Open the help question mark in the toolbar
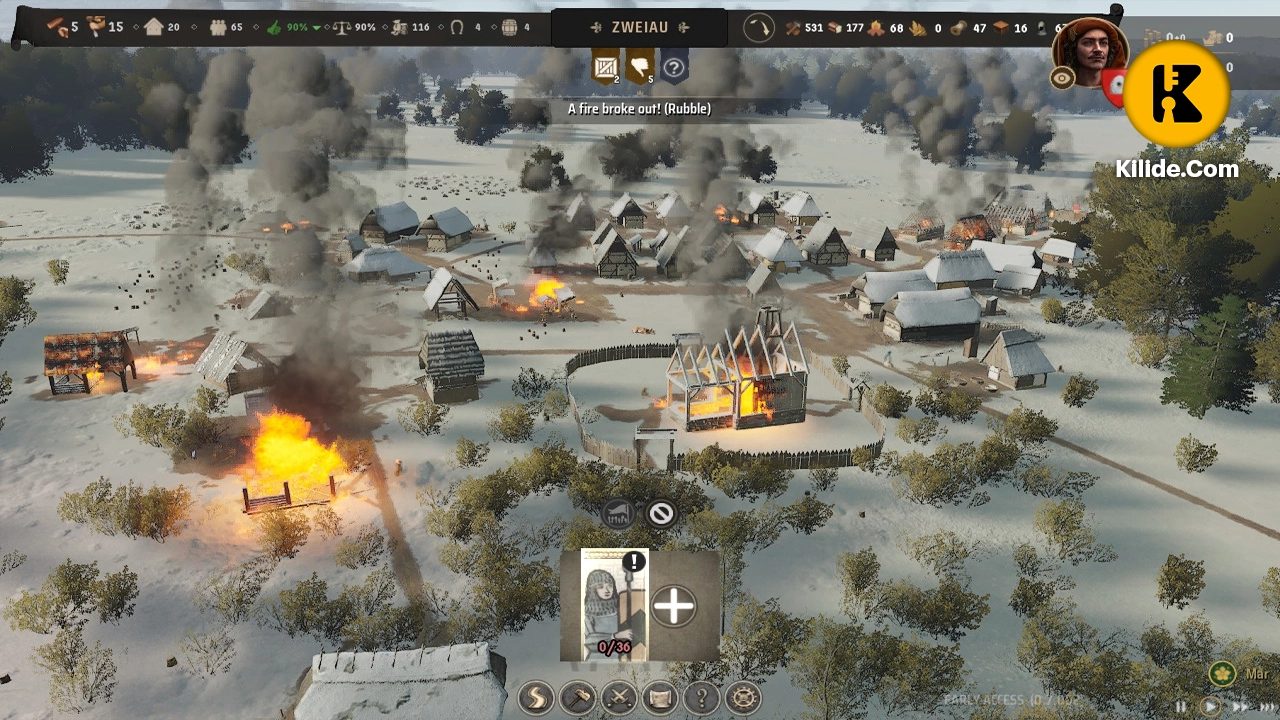The height and width of the screenshot is (720, 1280). pyautogui.click(x=701, y=697)
